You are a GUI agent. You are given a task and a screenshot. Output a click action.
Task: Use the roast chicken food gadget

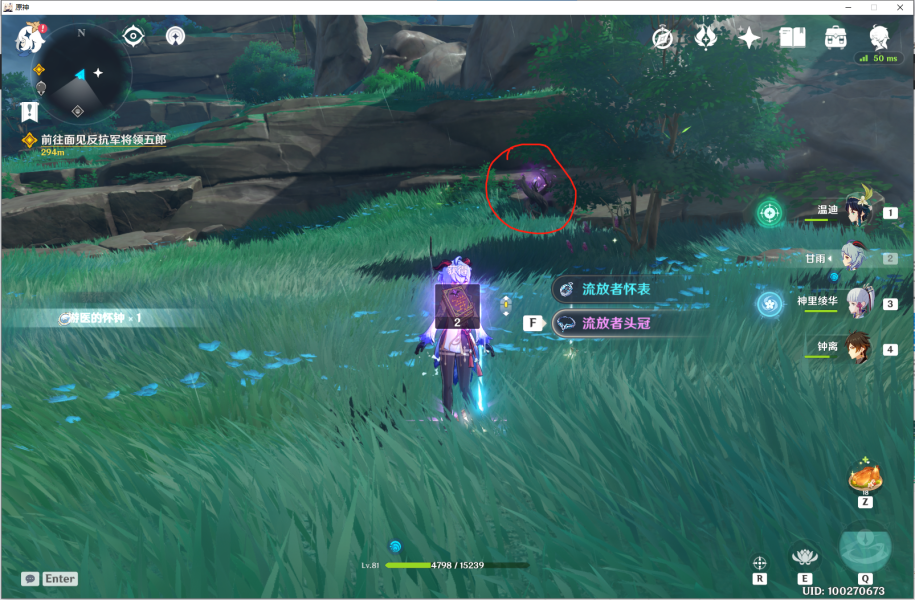coord(862,478)
